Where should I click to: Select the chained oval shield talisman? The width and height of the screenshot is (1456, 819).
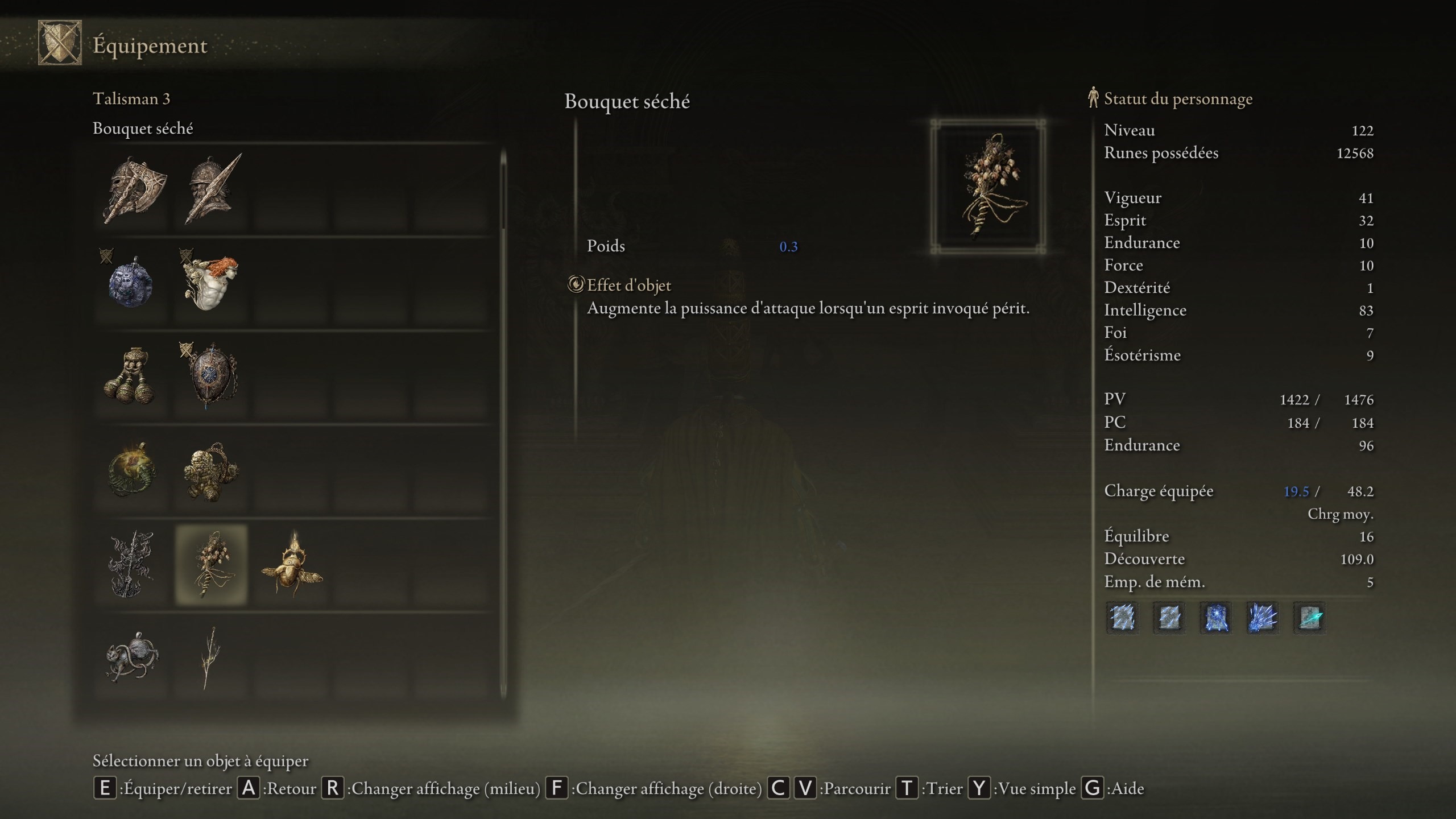coord(212,375)
